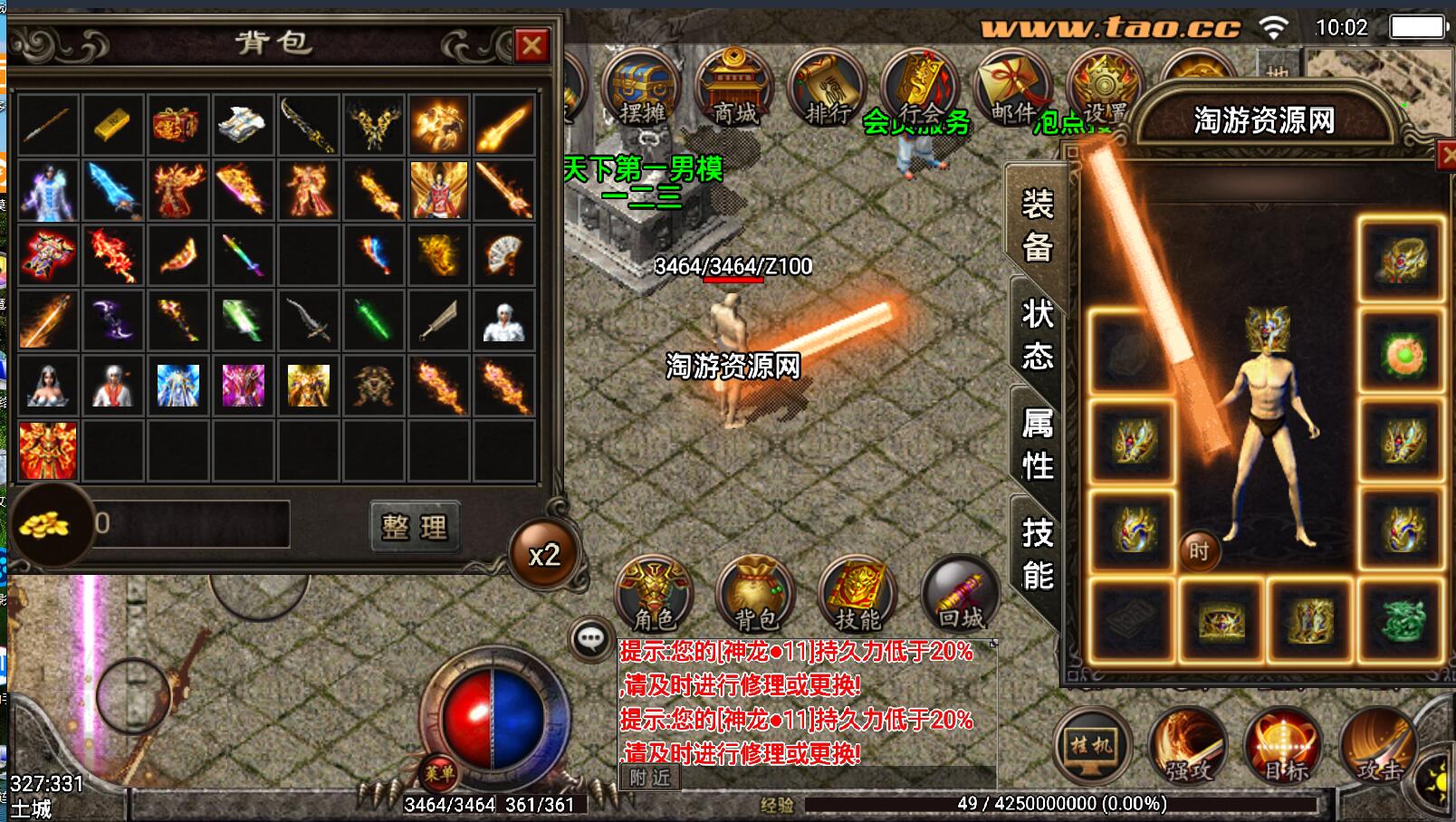This screenshot has height=822, width=1456.
Task: Toggle the x2 speed button
Action: tap(544, 555)
